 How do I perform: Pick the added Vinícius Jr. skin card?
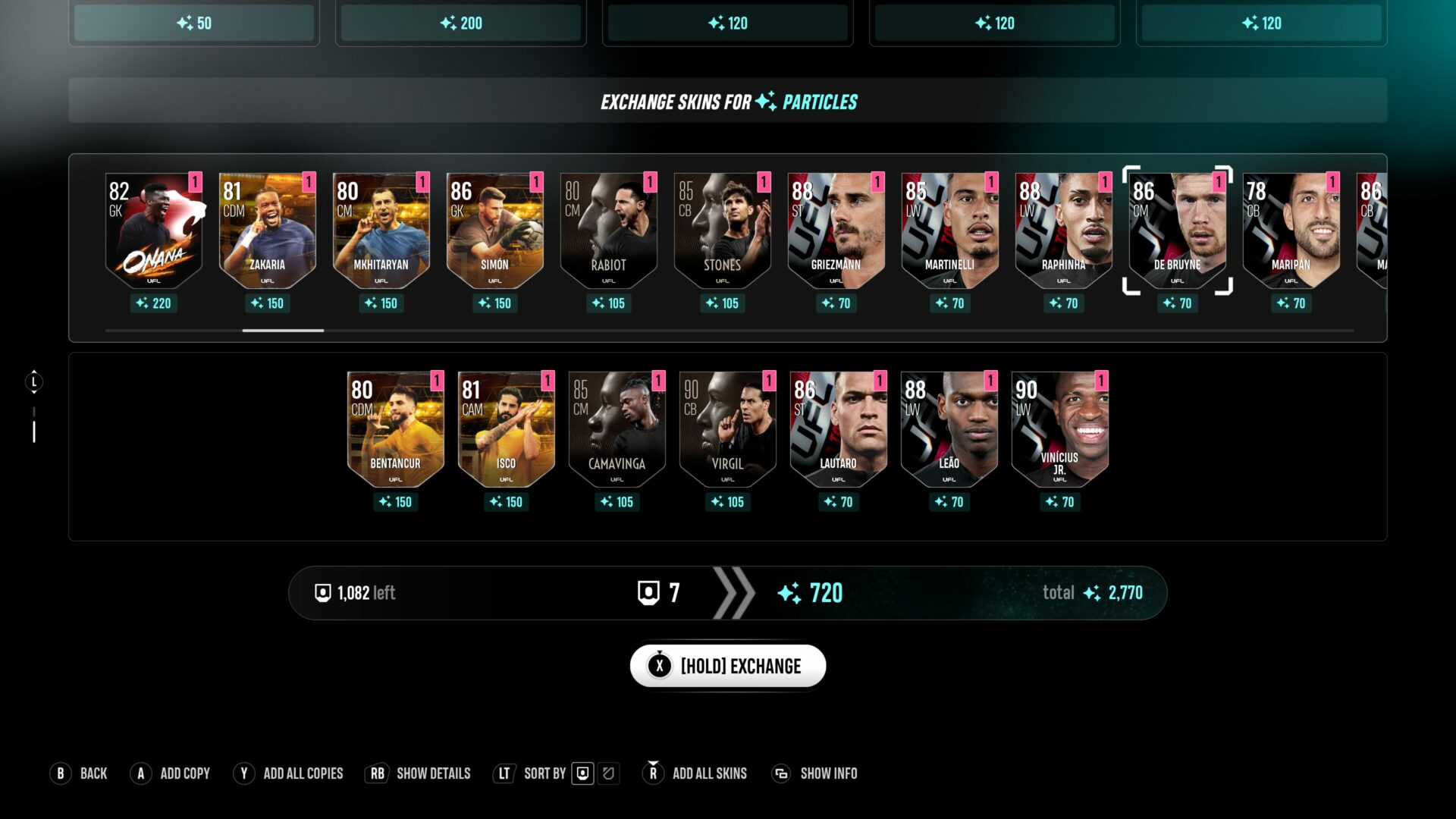(1059, 430)
